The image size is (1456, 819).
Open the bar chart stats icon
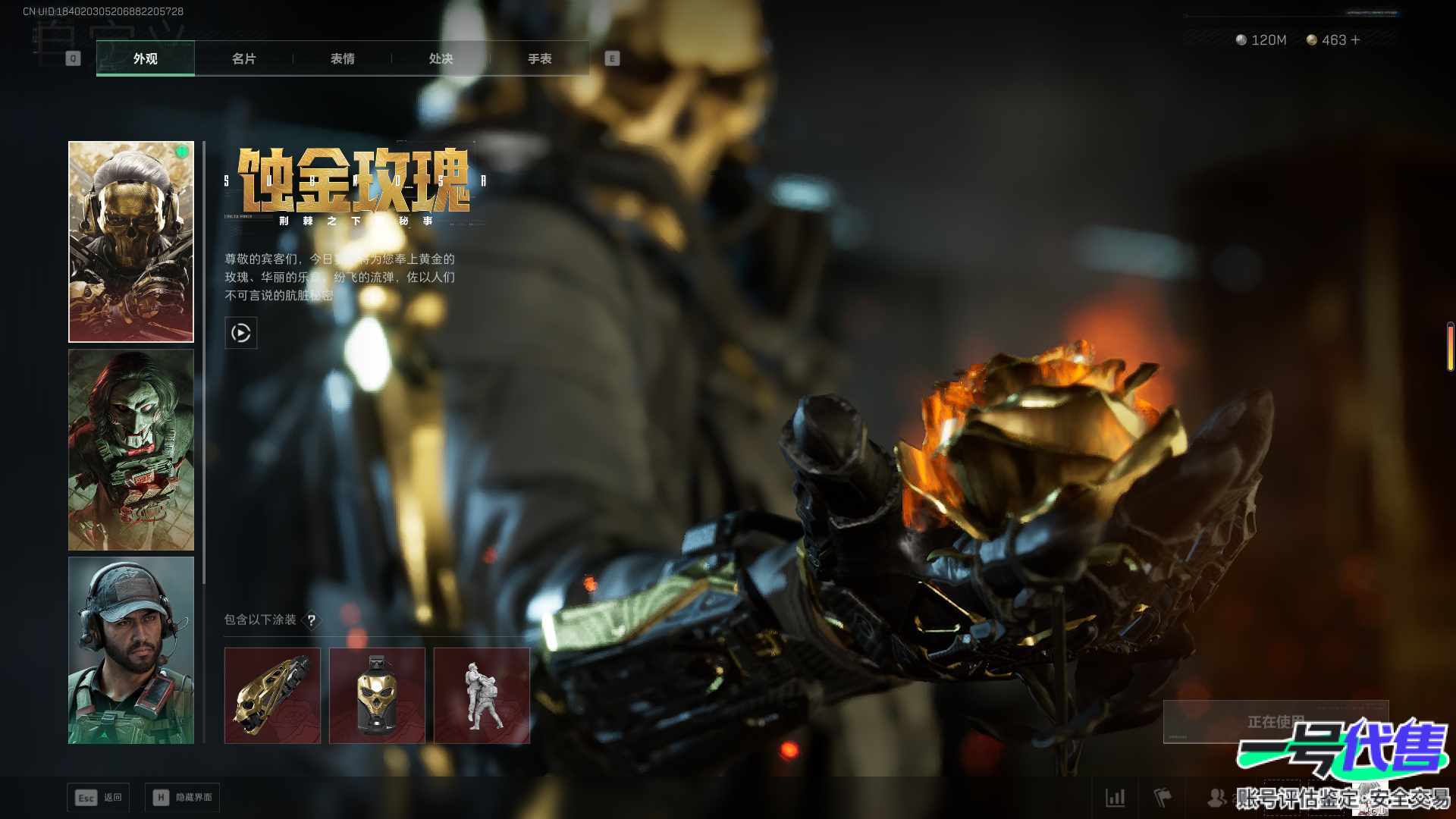pos(1115,798)
